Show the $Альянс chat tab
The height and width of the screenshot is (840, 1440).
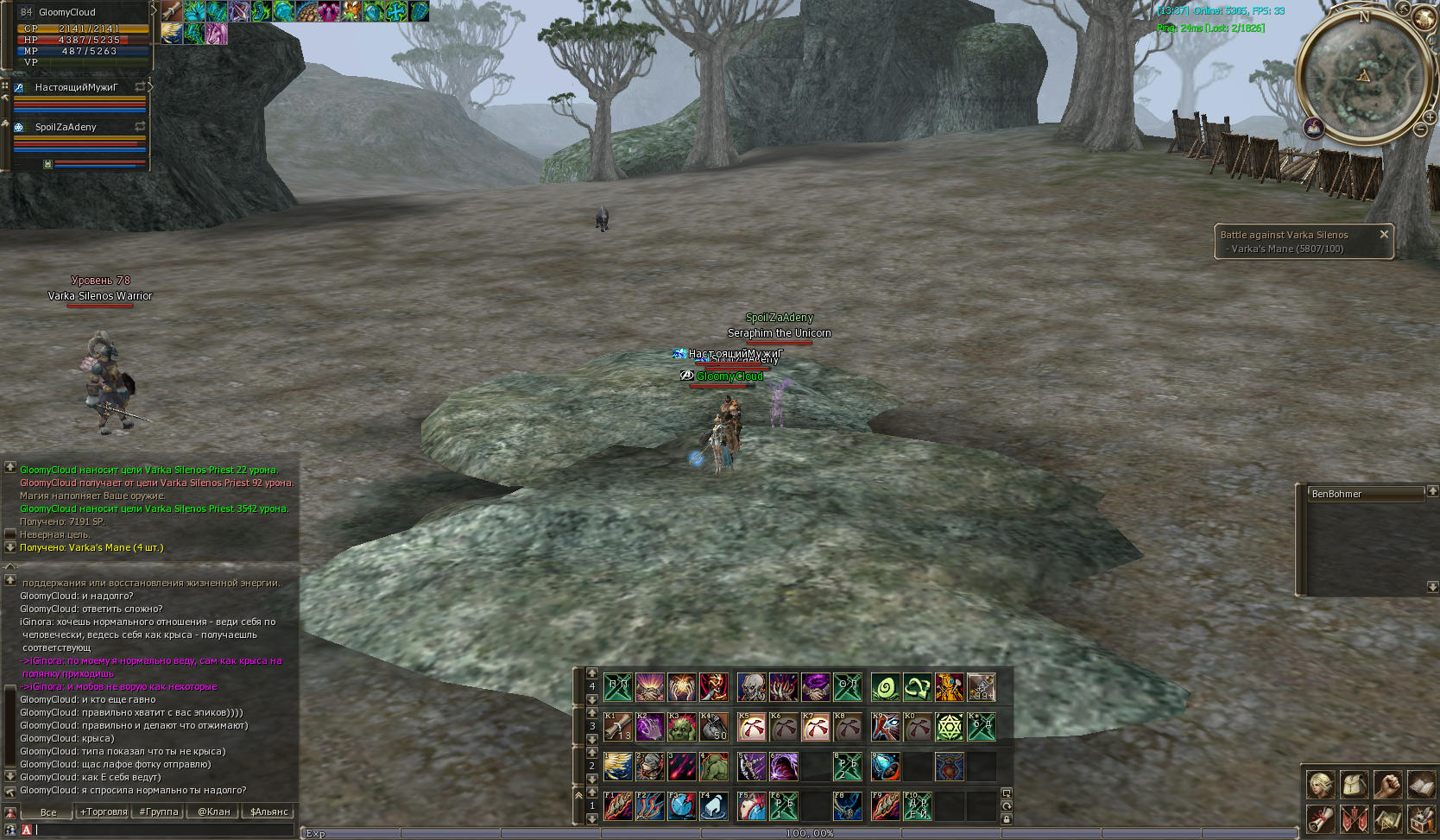click(269, 812)
